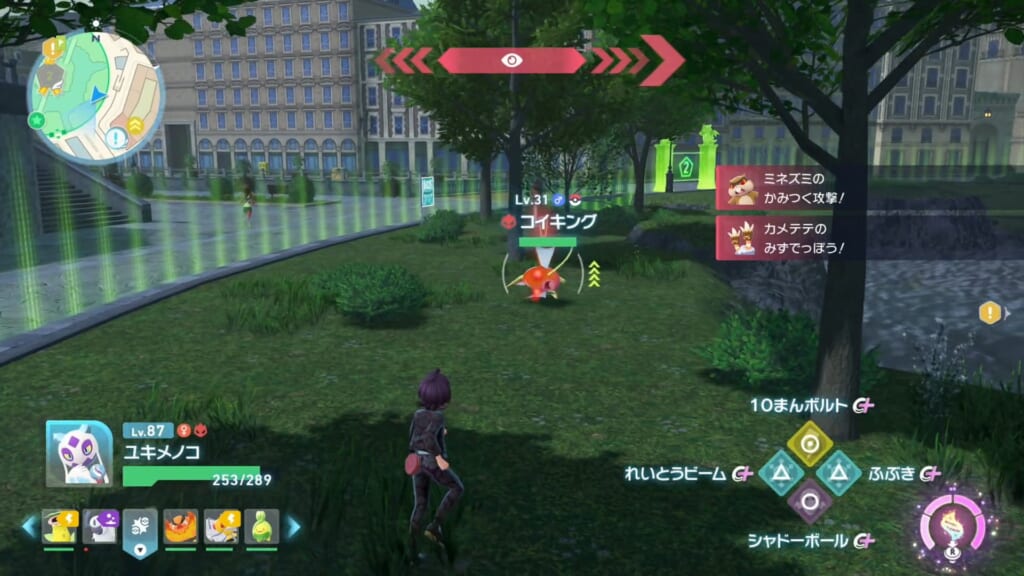Select the white and yellow electric party slot
Image resolution: width=1024 pixels, height=576 pixels.
pos(221,526)
